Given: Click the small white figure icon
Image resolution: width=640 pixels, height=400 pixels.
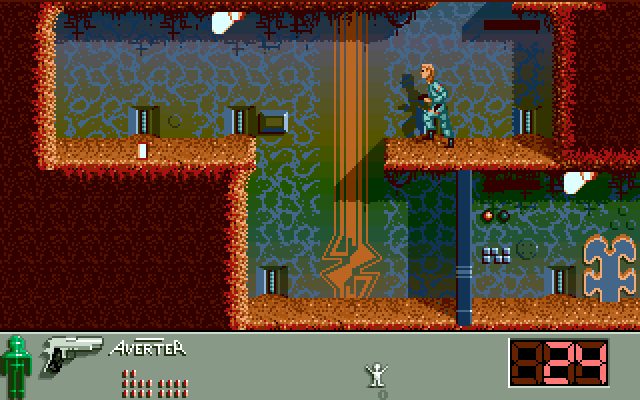Looking at the screenshot, I should coord(376,374).
